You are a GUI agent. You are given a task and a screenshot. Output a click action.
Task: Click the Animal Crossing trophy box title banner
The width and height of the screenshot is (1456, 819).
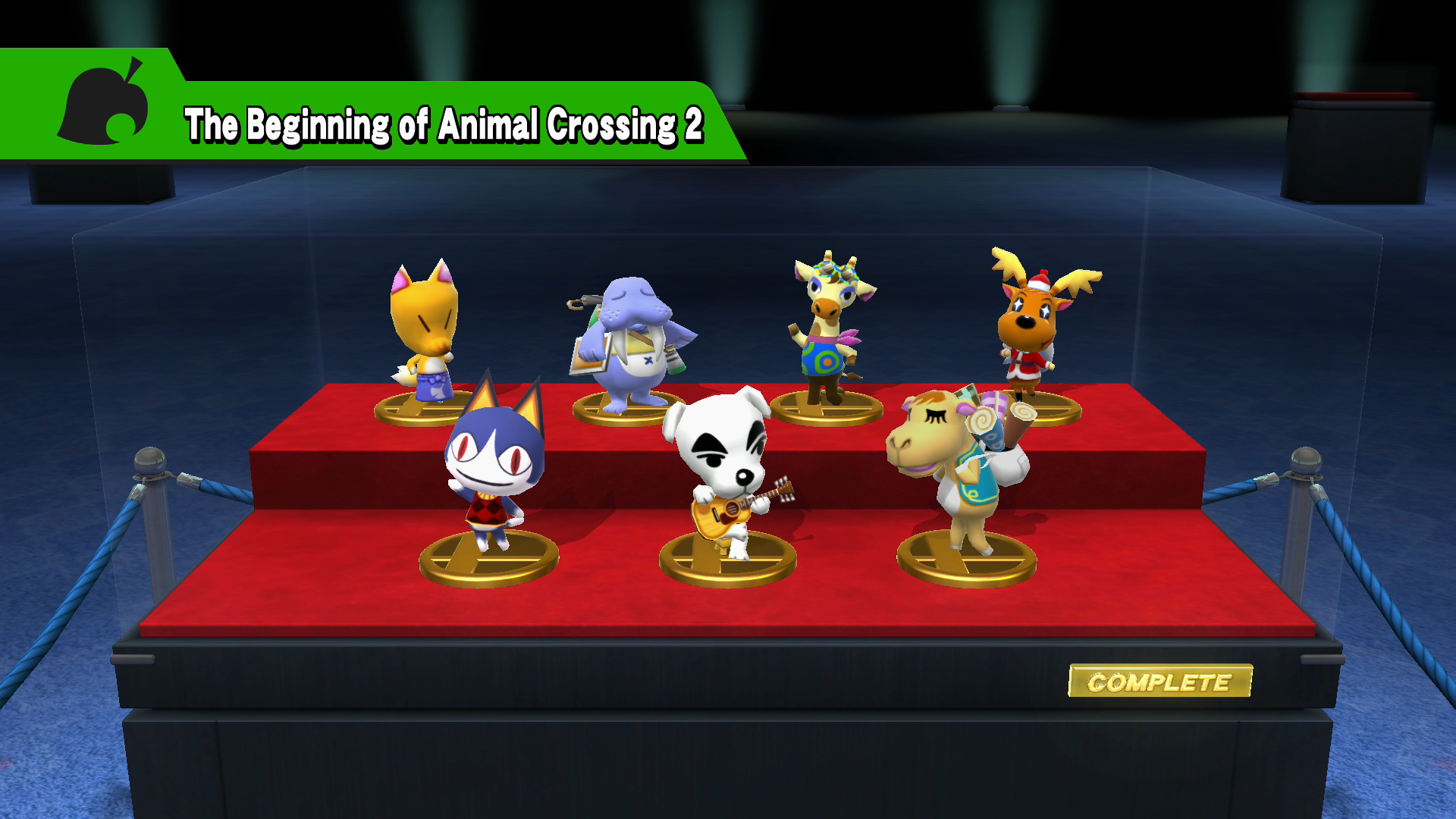(x=444, y=124)
